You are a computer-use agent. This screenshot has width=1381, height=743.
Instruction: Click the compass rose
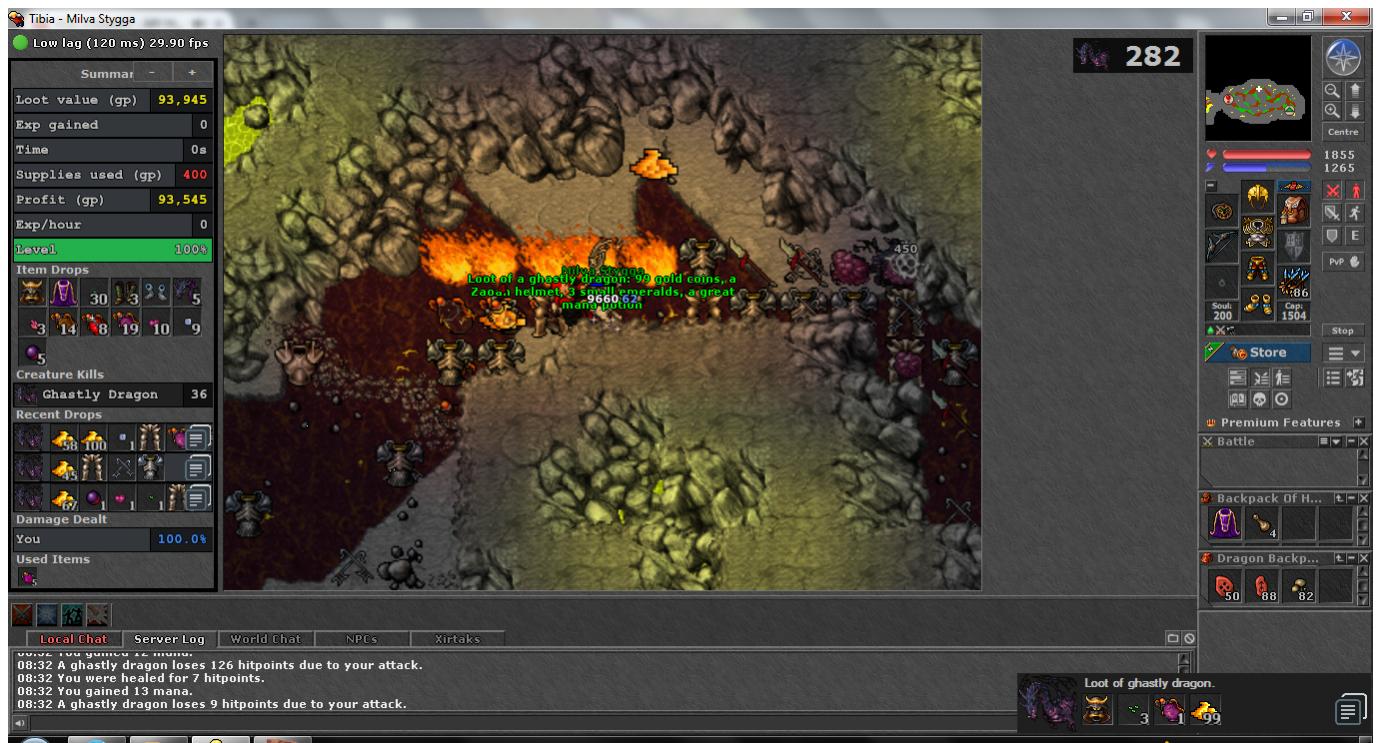[1343, 56]
